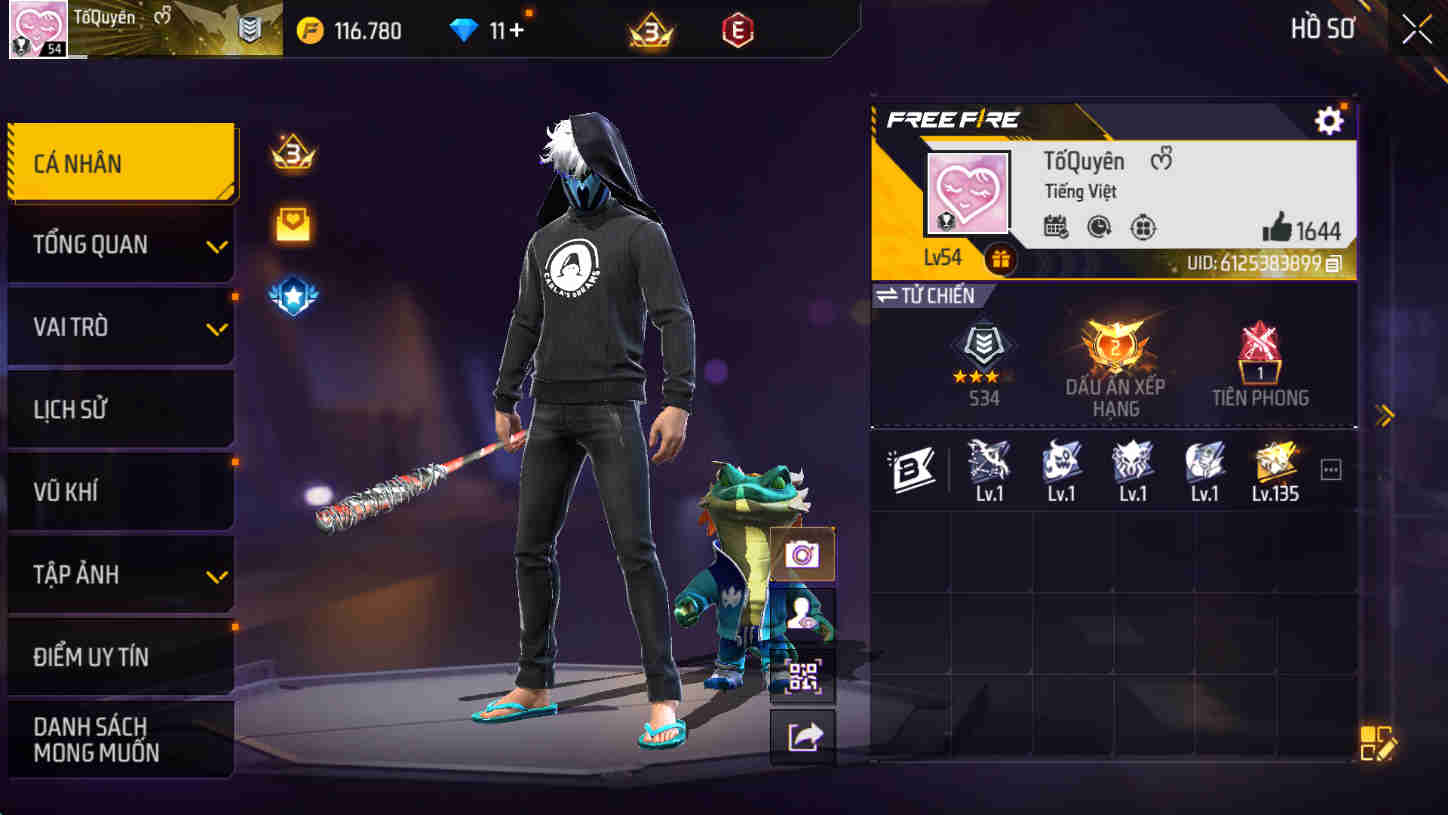This screenshot has width=1448, height=815.
Task: Select the blue star shield badge
Action: coord(291,295)
